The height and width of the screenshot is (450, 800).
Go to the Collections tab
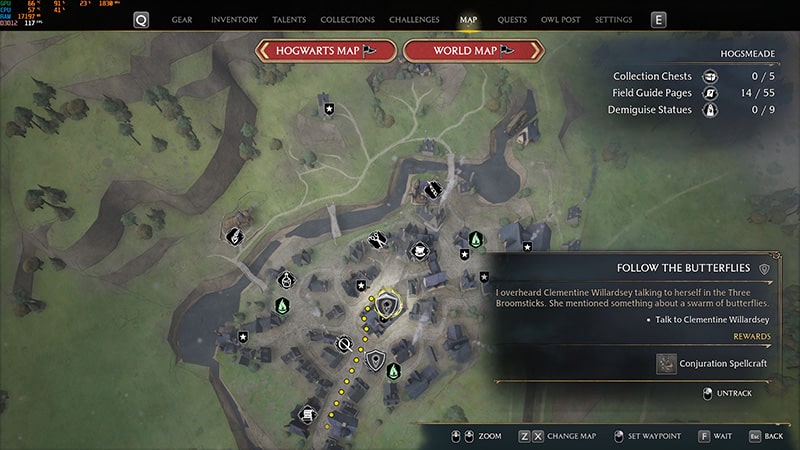(348, 19)
